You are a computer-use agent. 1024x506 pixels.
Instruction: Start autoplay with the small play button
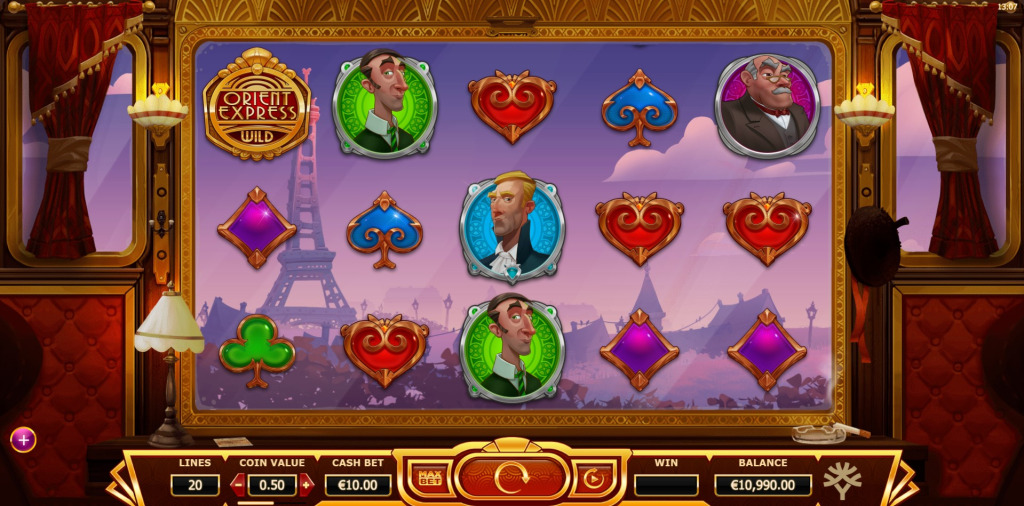(593, 478)
